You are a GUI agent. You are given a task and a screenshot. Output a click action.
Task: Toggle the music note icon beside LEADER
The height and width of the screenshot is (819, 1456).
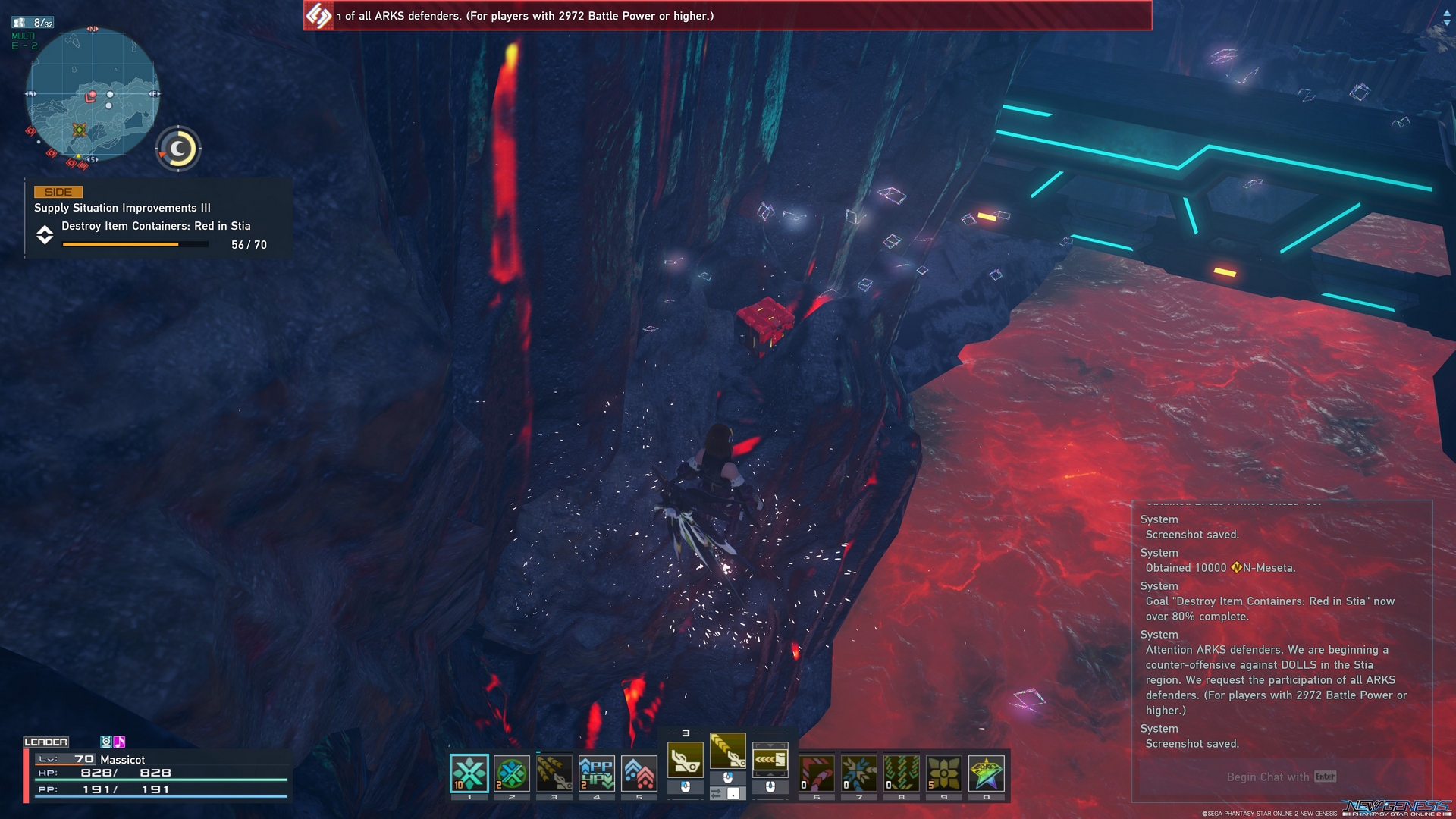pyautogui.click(x=119, y=742)
